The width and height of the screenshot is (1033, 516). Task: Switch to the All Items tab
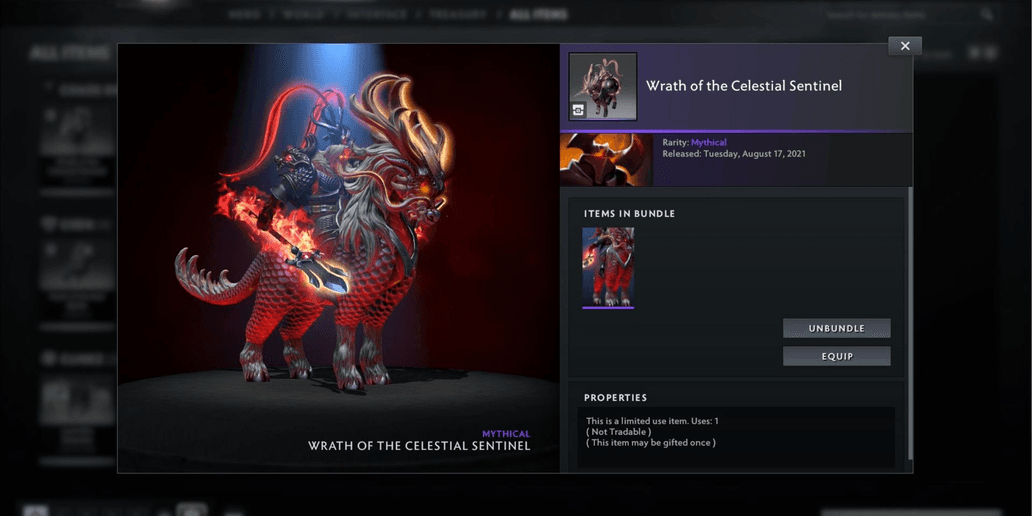coord(538,15)
